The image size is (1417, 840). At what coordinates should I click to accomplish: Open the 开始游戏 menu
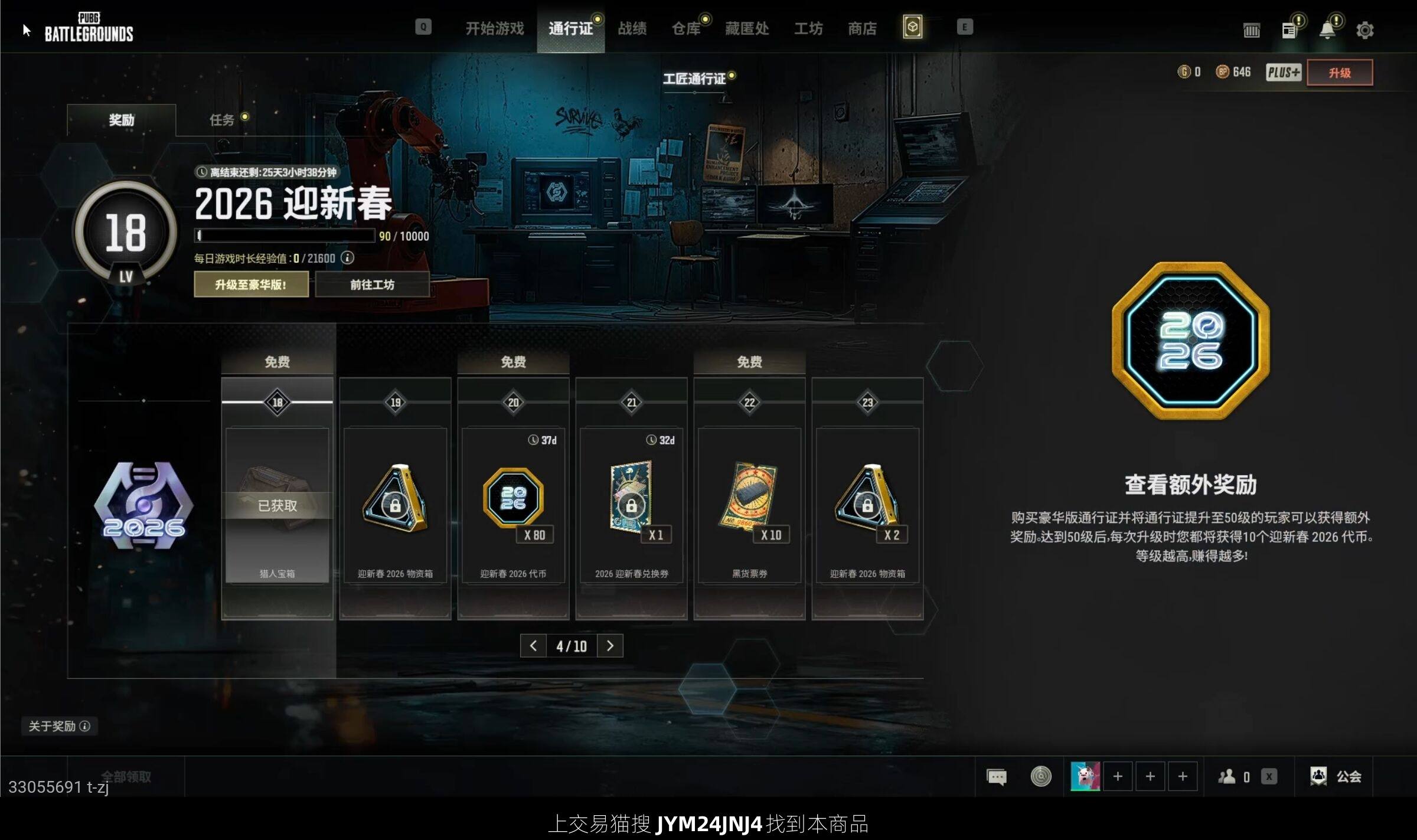click(x=494, y=28)
